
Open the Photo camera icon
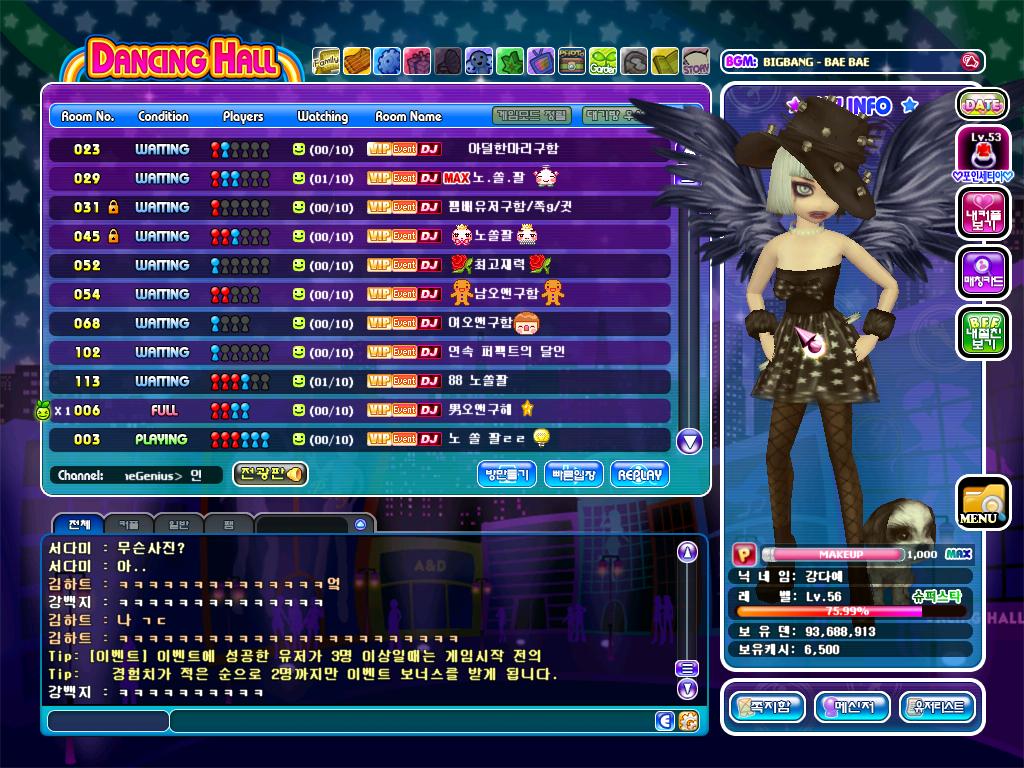572,62
